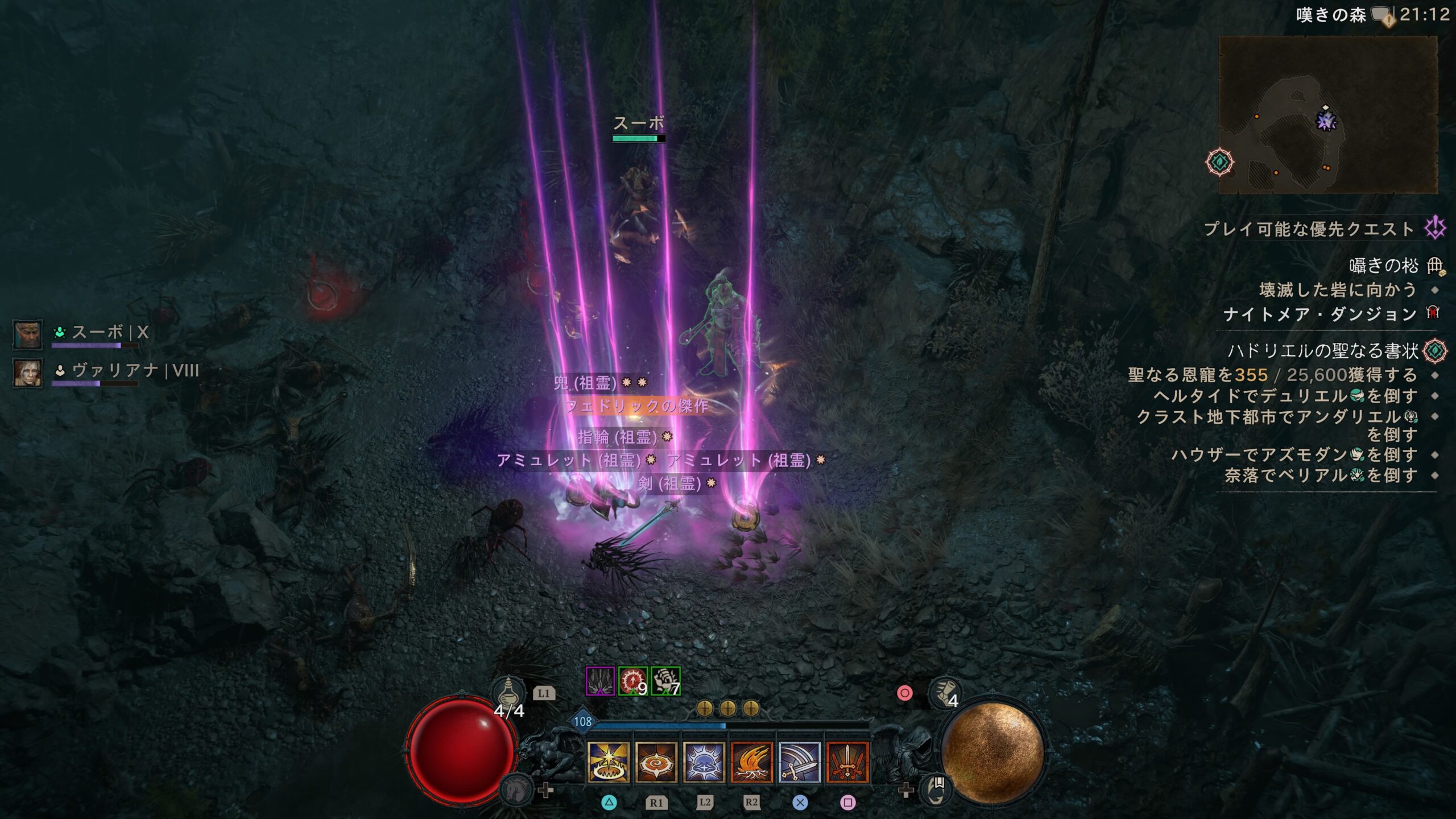Select party member ヴァリアナ portrait

click(27, 373)
